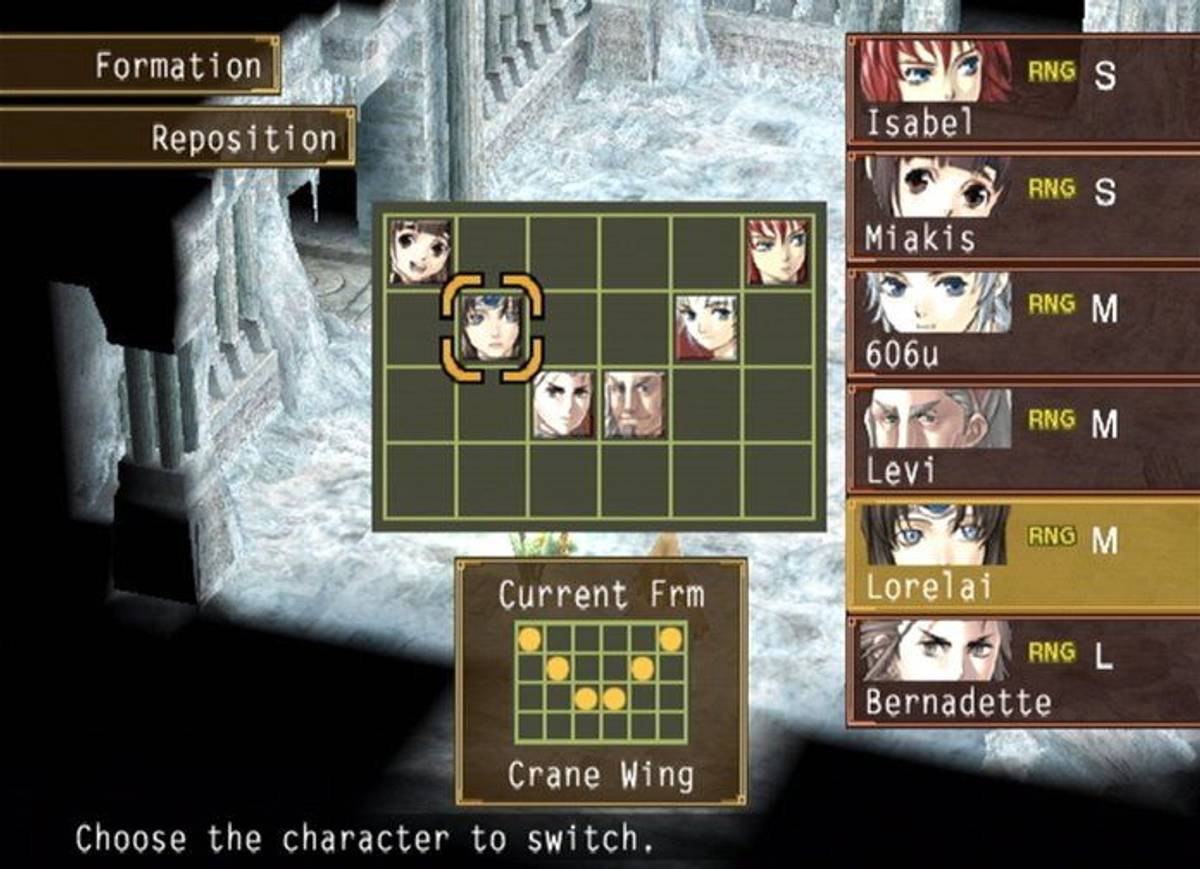The height and width of the screenshot is (869, 1200).
Task: Select the silver-haired character tile on the grid
Action: tap(706, 328)
